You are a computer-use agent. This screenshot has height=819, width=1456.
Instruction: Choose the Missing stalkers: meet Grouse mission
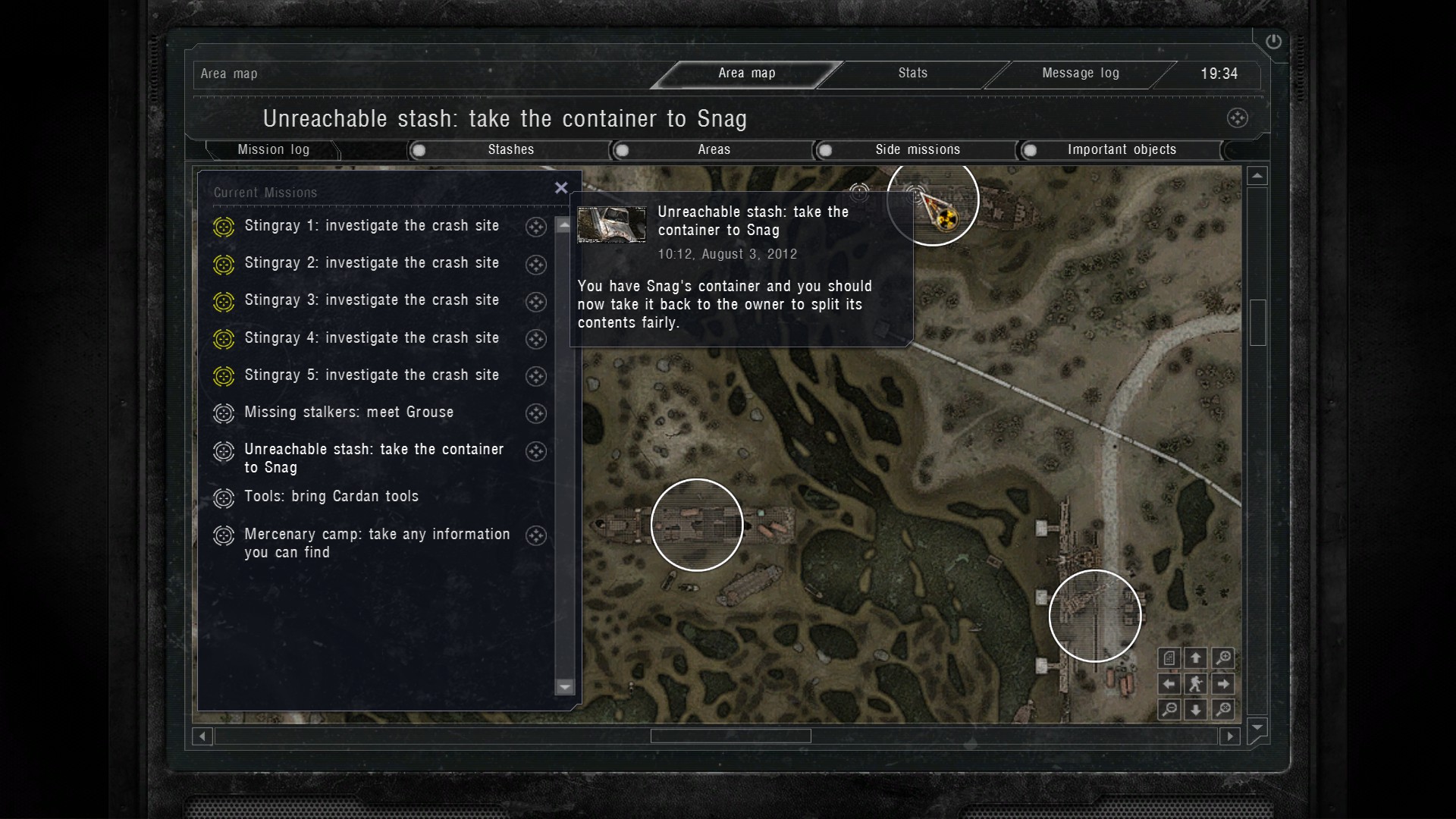(349, 413)
